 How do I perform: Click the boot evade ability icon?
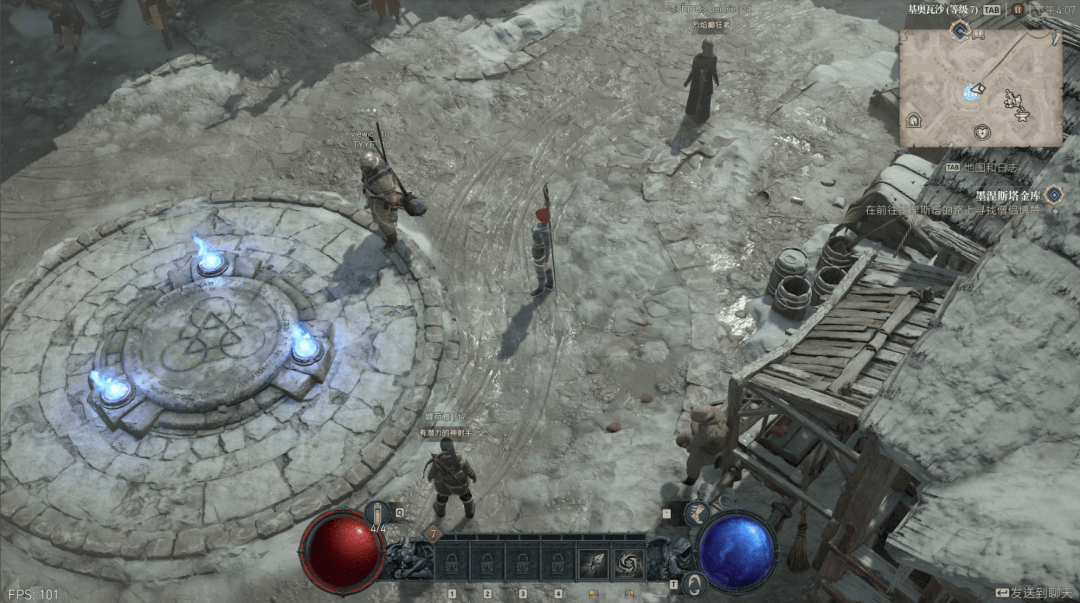click(697, 513)
